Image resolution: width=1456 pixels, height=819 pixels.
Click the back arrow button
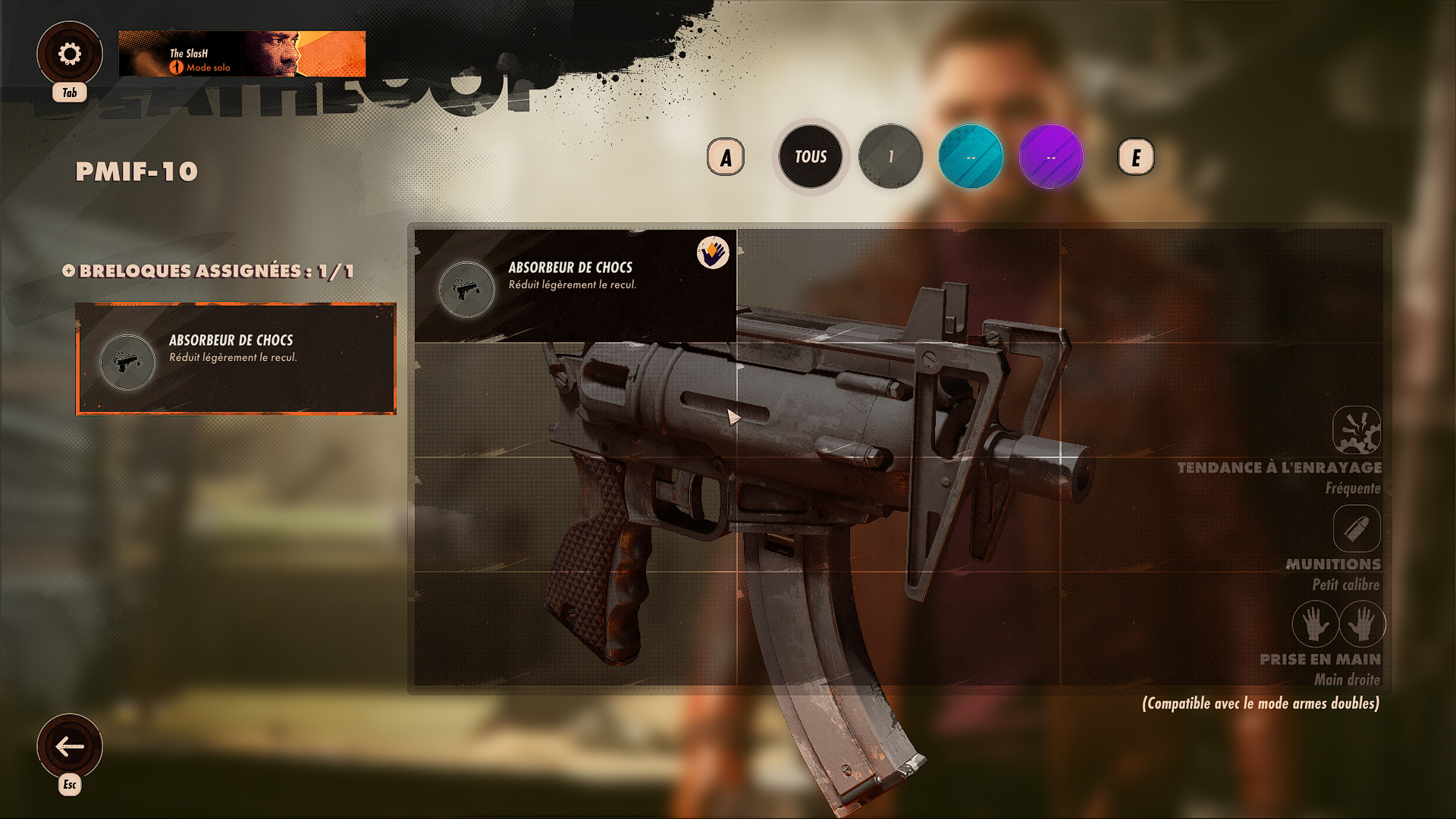70,746
